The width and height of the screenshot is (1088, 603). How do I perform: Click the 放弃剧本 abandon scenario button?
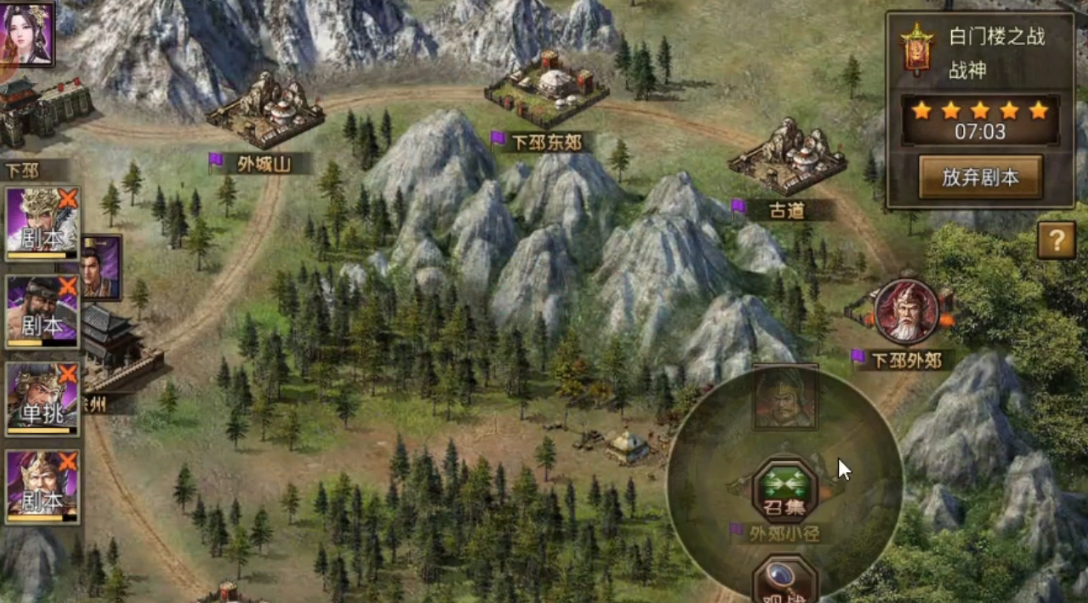tap(980, 177)
